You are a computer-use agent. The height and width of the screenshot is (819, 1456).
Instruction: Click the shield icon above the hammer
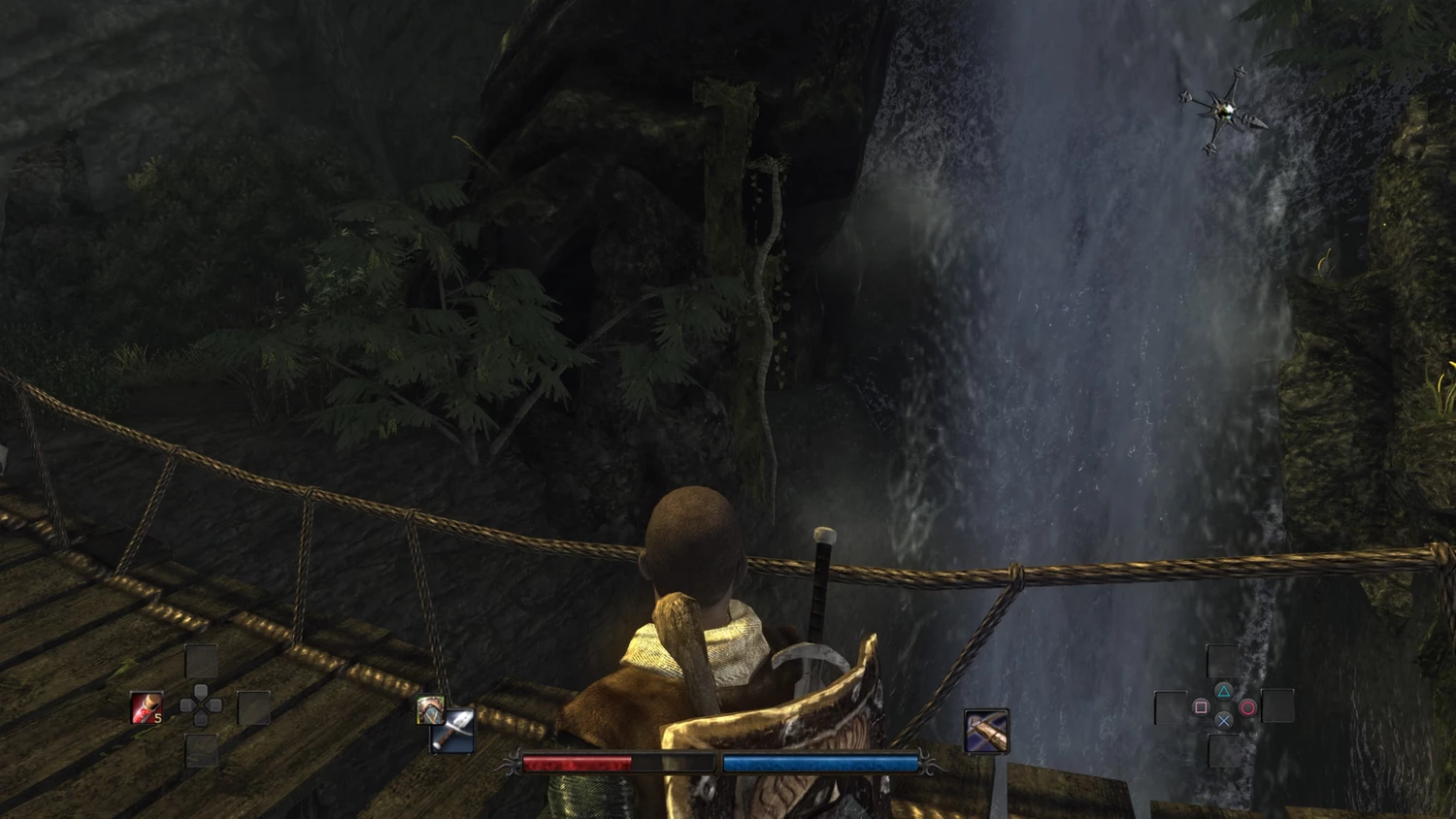click(x=429, y=709)
